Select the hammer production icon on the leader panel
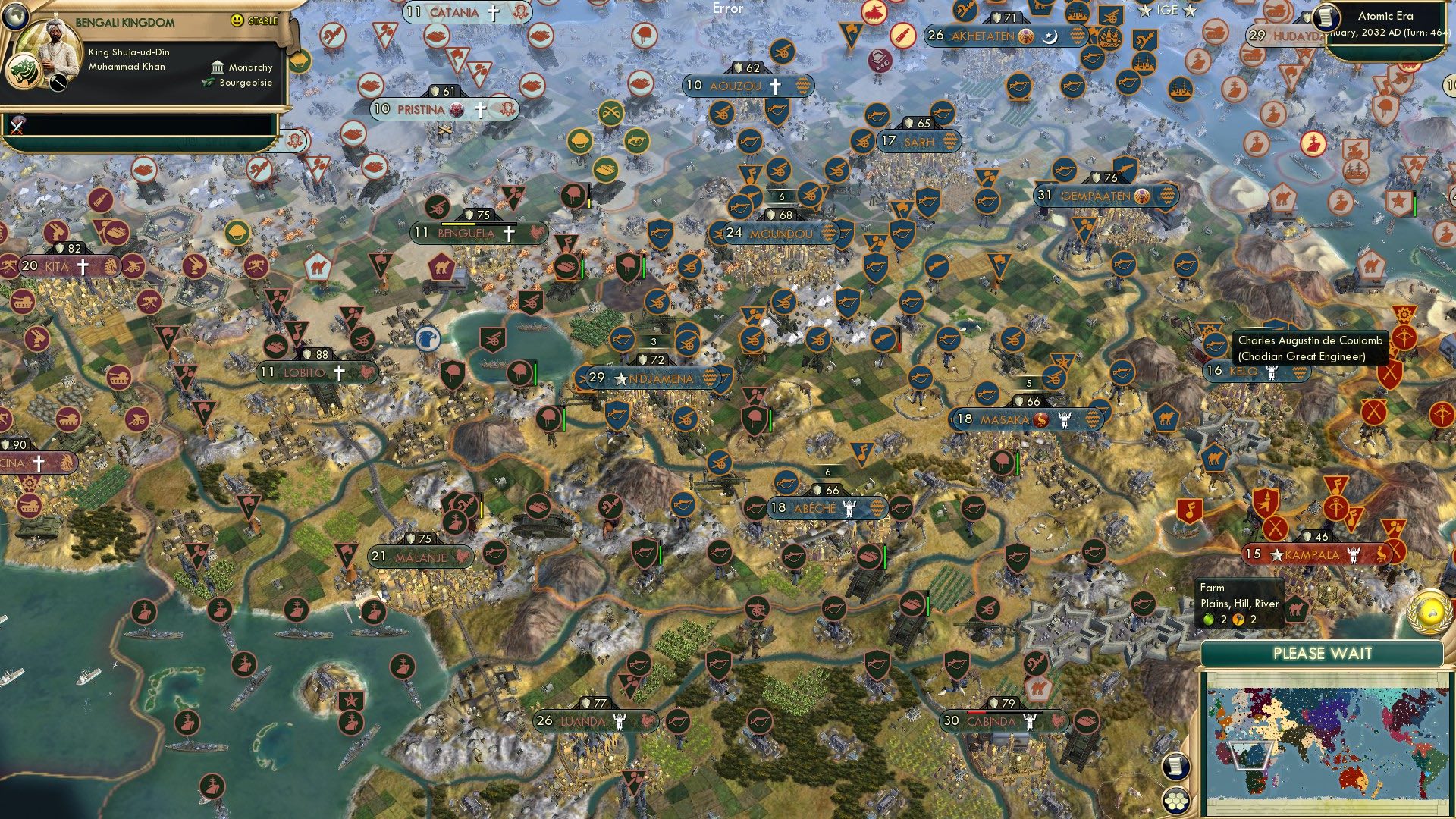Image resolution: width=1456 pixels, height=819 pixels. [58, 83]
